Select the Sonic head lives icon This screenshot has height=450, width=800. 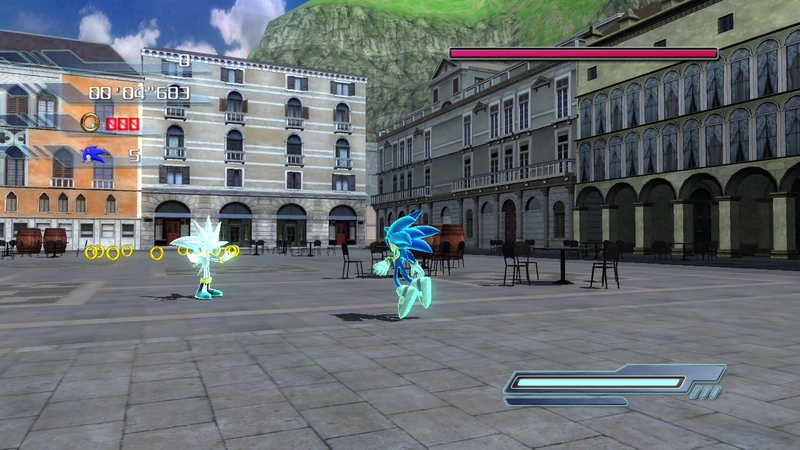click(93, 154)
